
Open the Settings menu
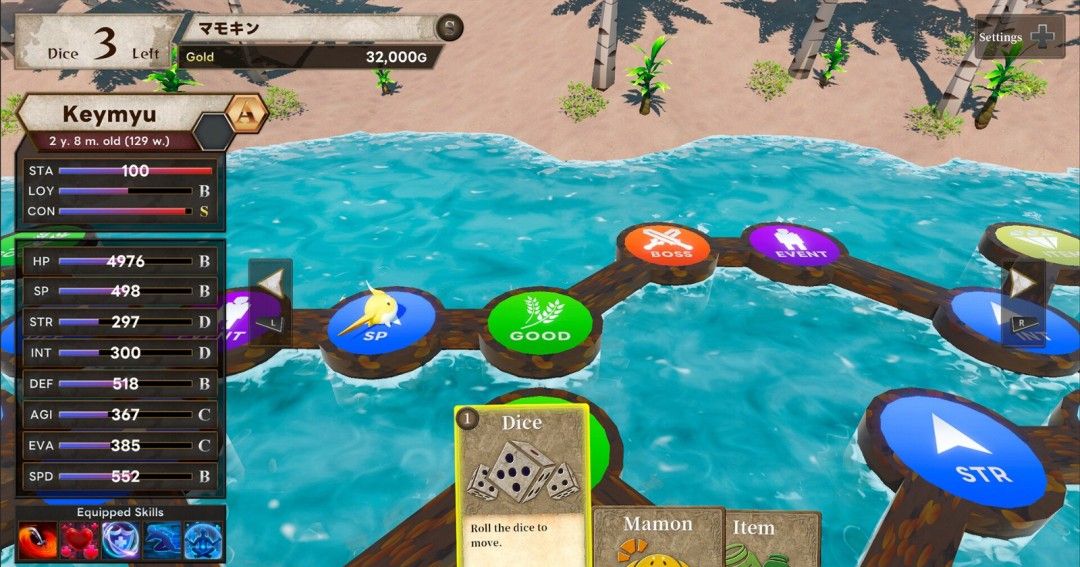click(x=1019, y=37)
